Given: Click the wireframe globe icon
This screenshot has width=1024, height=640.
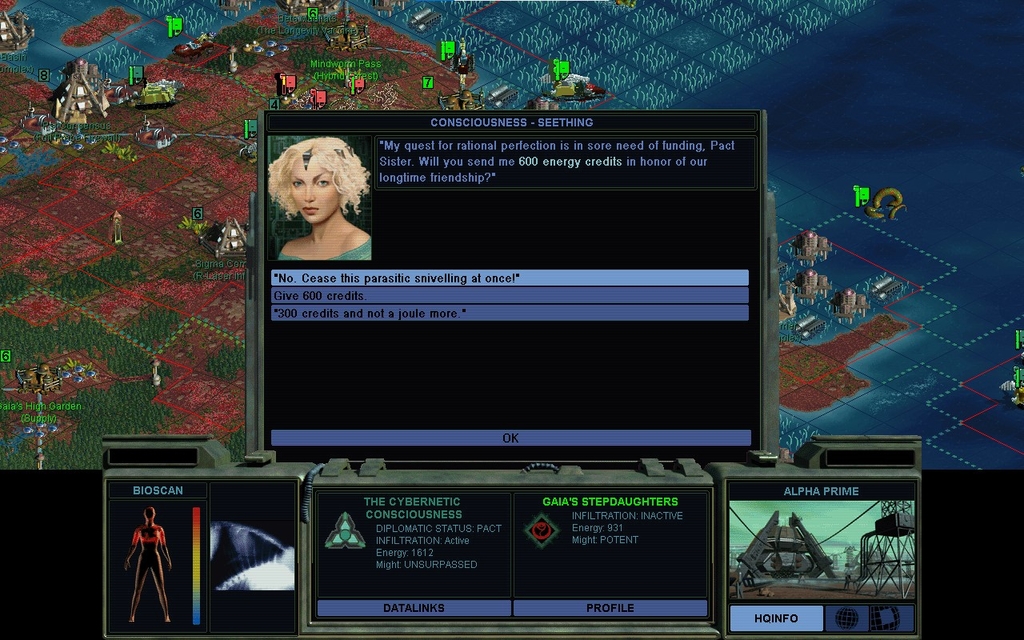Looking at the screenshot, I should coord(846,618).
